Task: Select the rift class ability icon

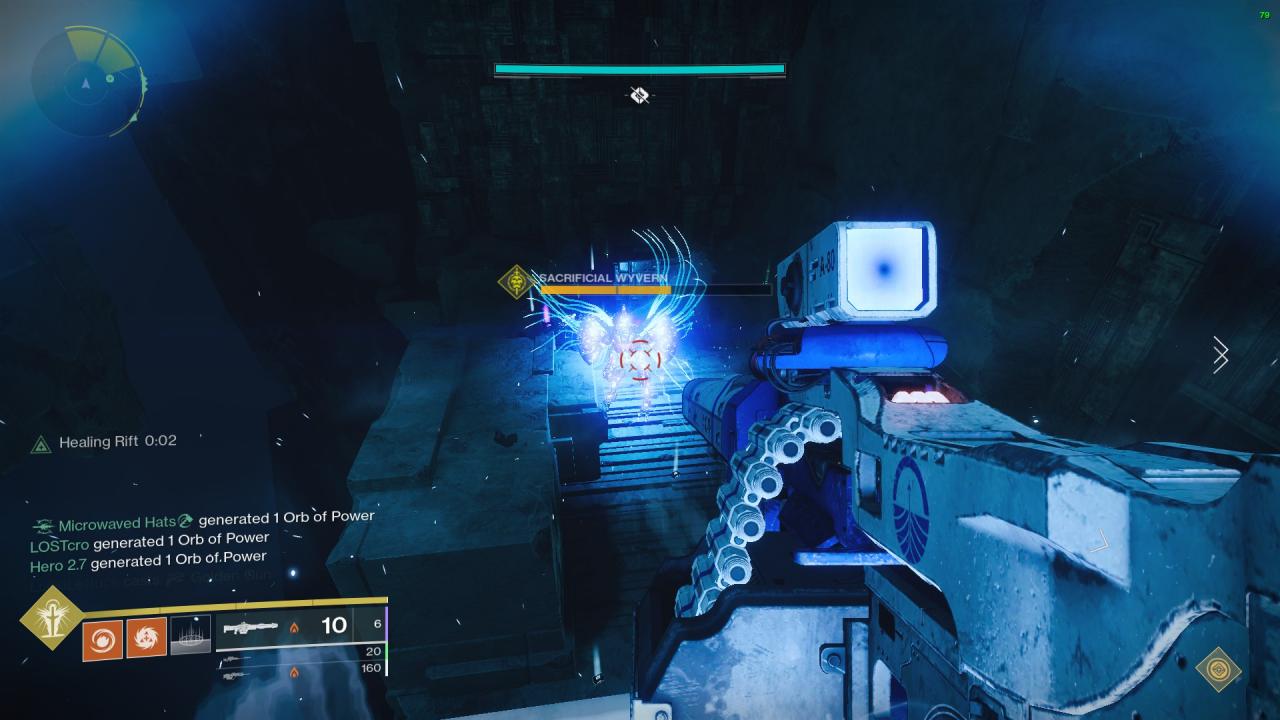Action: coord(190,636)
